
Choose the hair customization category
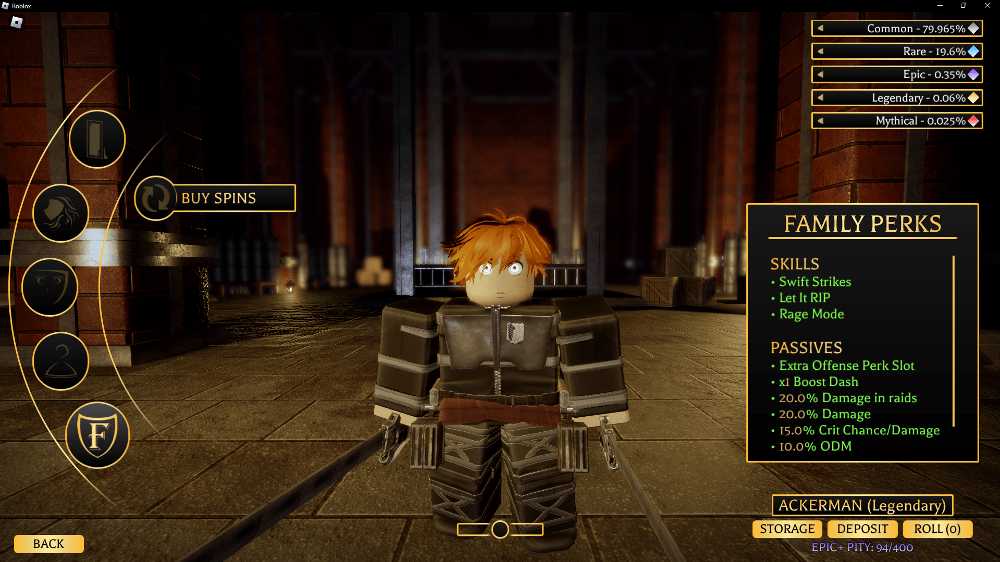[x=61, y=212]
